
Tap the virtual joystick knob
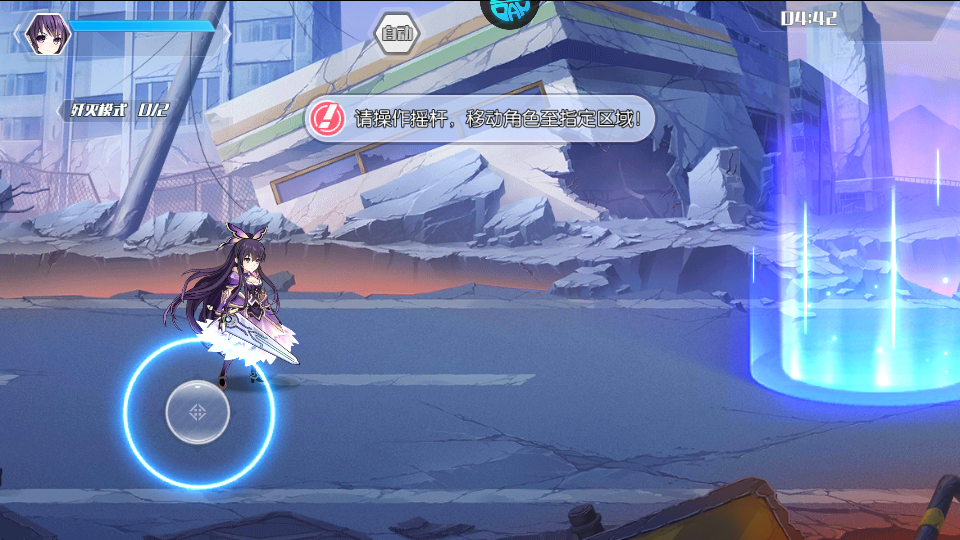198,412
